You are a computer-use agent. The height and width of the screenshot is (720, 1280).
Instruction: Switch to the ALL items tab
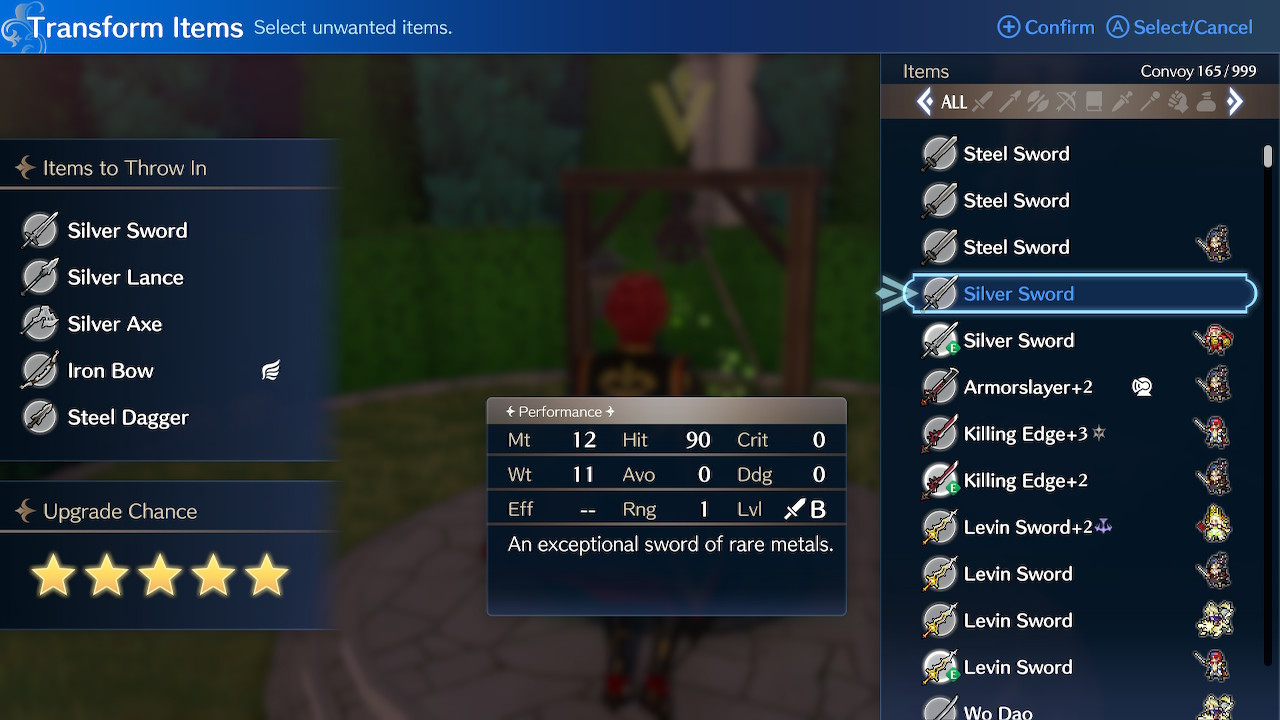tap(954, 101)
